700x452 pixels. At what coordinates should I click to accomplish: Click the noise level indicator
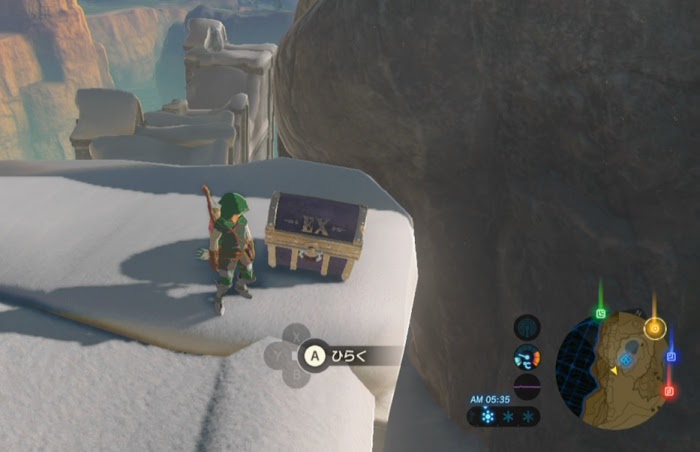click(x=527, y=386)
